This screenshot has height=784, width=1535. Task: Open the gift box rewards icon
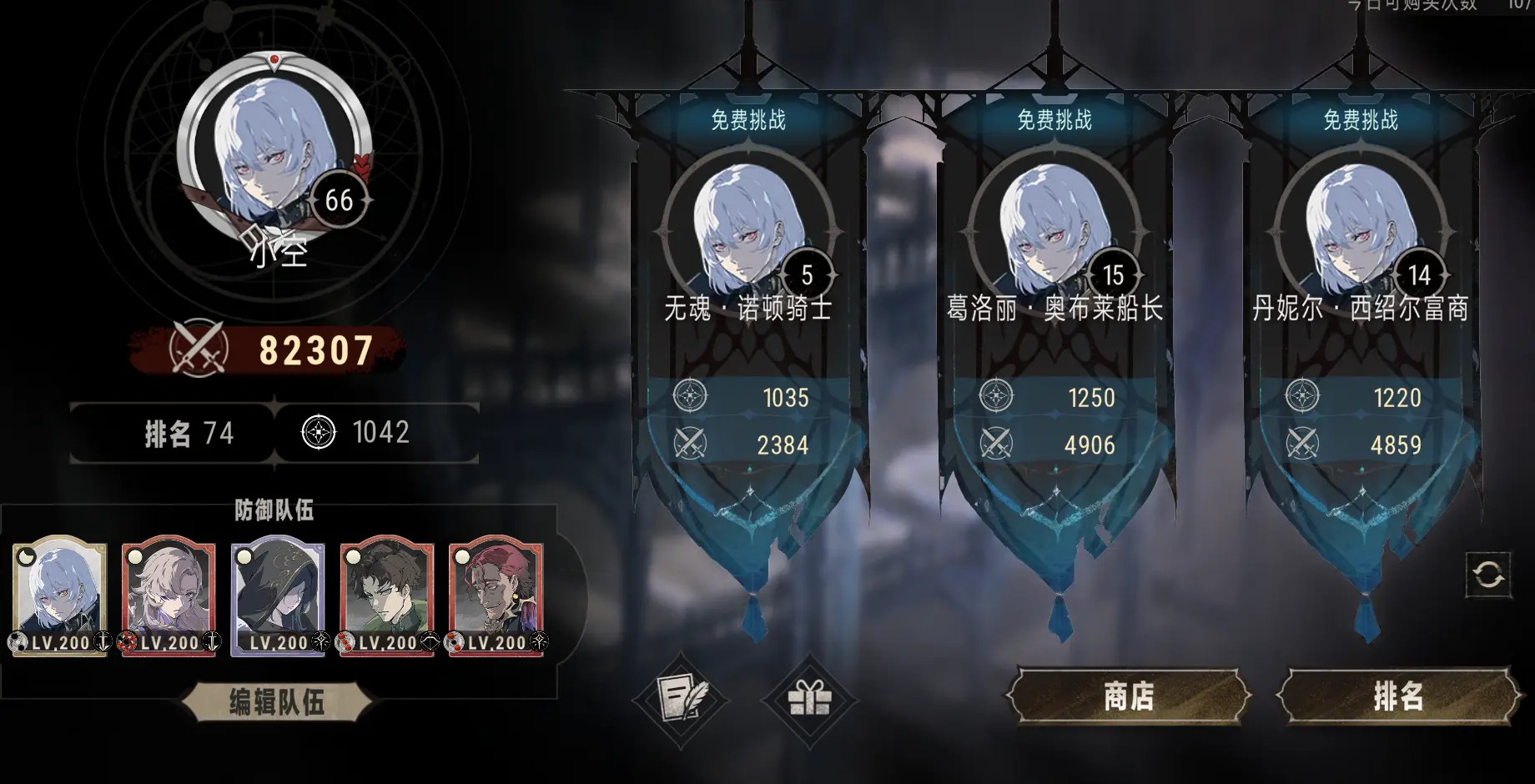point(809,697)
